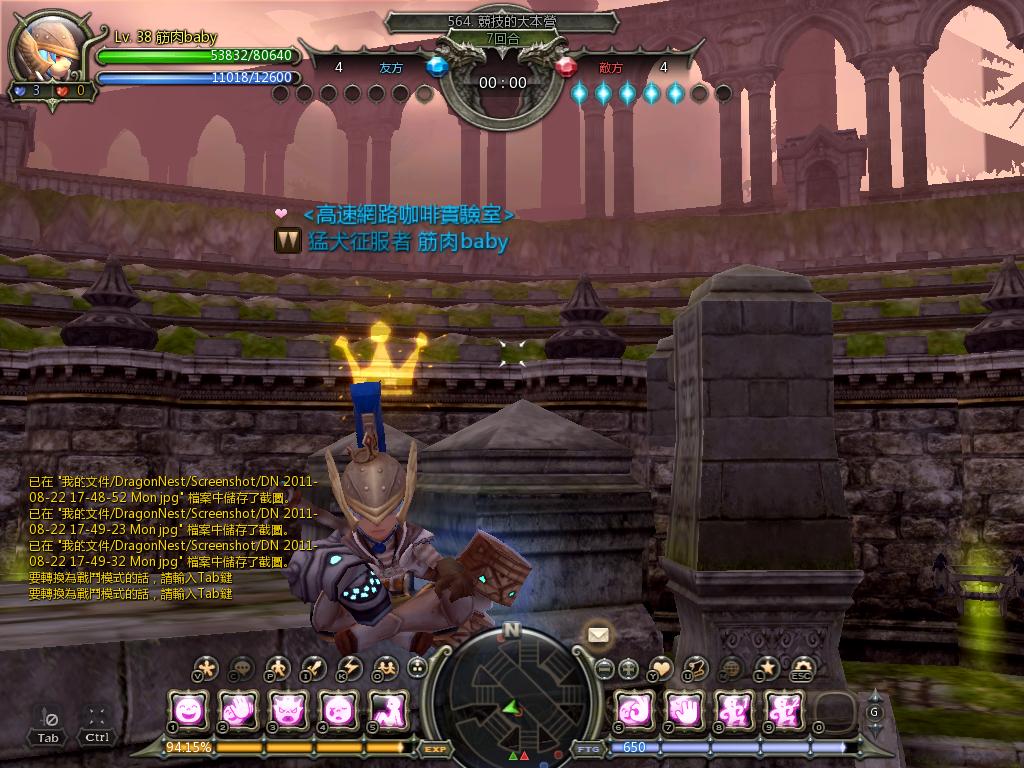This screenshot has height=768, width=1024.
Task: Activate the open palm gesture in slot 7
Action: tap(684, 710)
